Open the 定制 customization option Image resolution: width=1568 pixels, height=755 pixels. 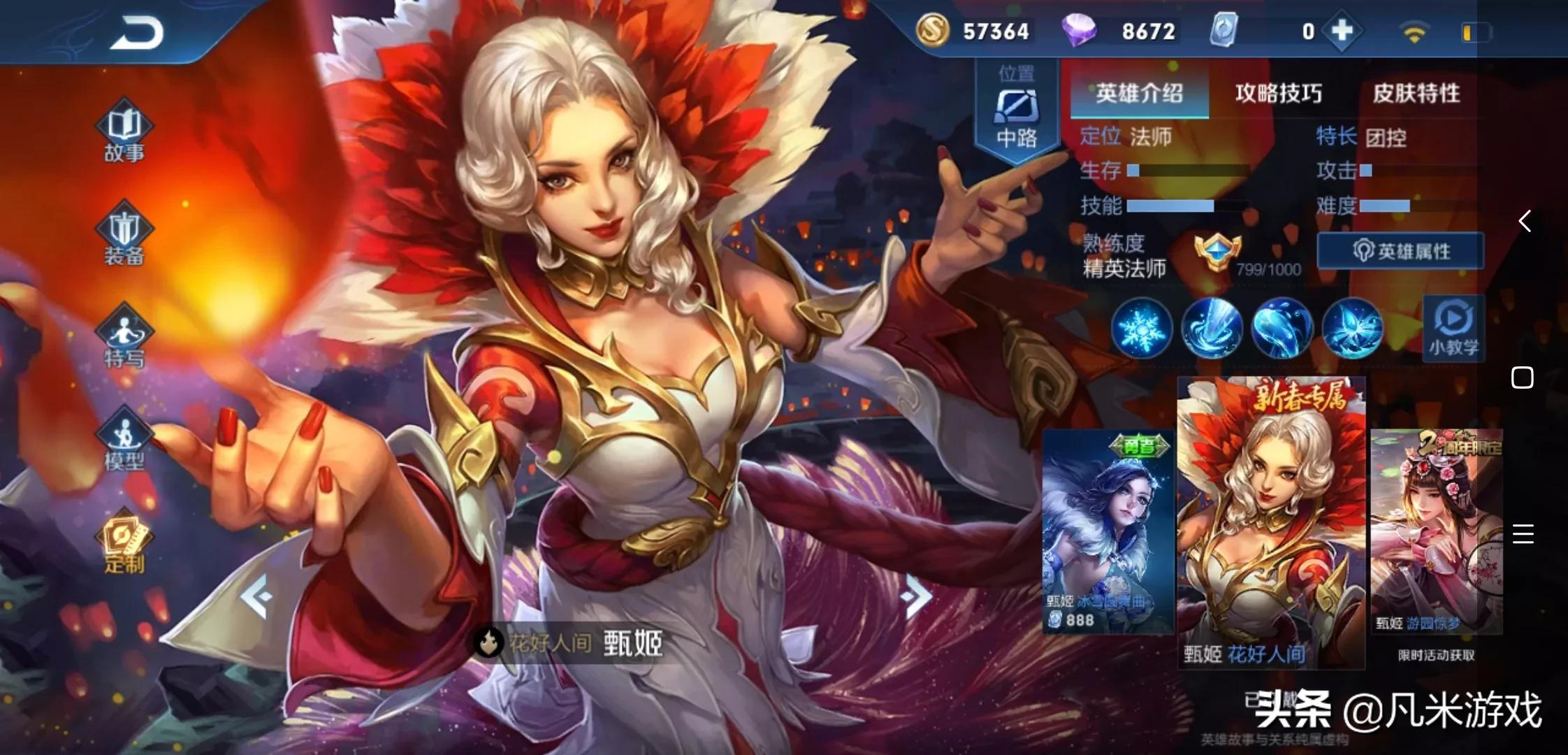pos(124,543)
